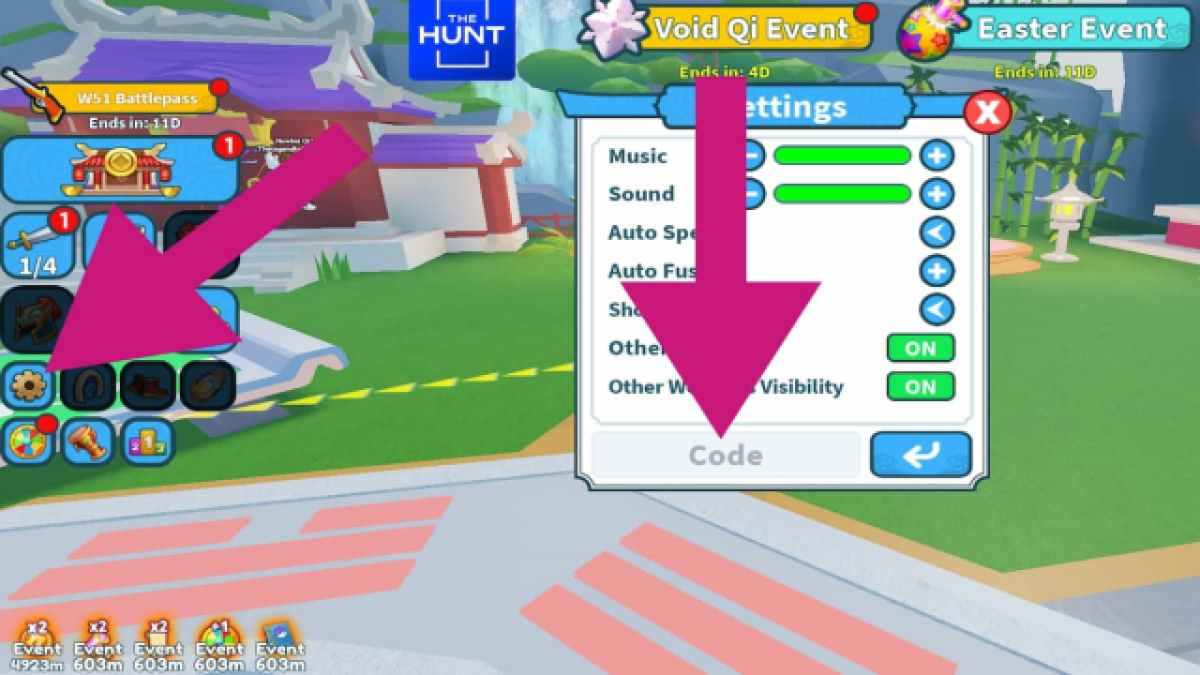1200x675 pixels.
Task: Select the horseshoe equipment slot
Action: pyautogui.click(x=88, y=386)
